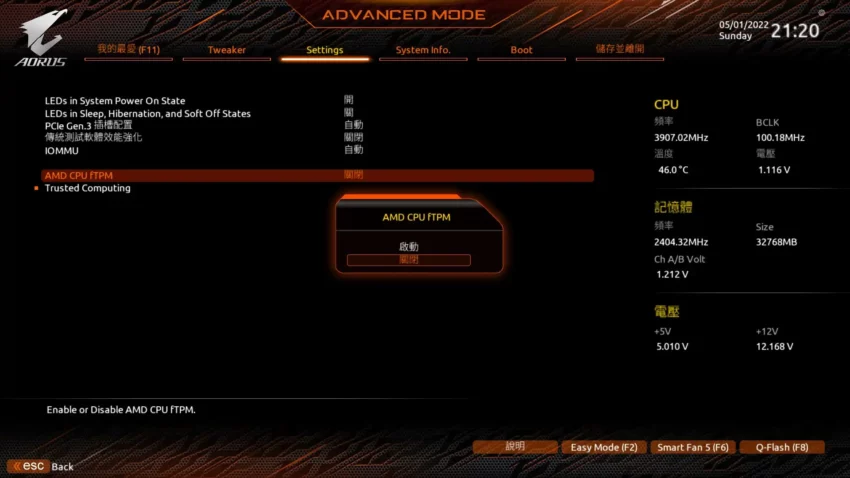Switch to the Tweaker tab
This screenshot has width=850, height=478.
pyautogui.click(x=226, y=50)
